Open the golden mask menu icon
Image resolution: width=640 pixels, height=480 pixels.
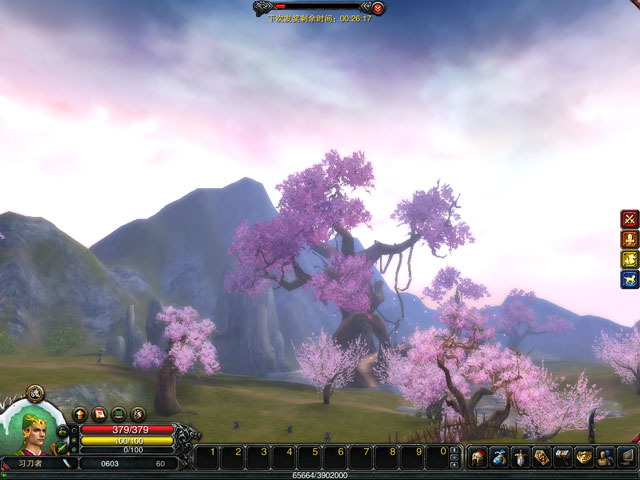pos(584,457)
